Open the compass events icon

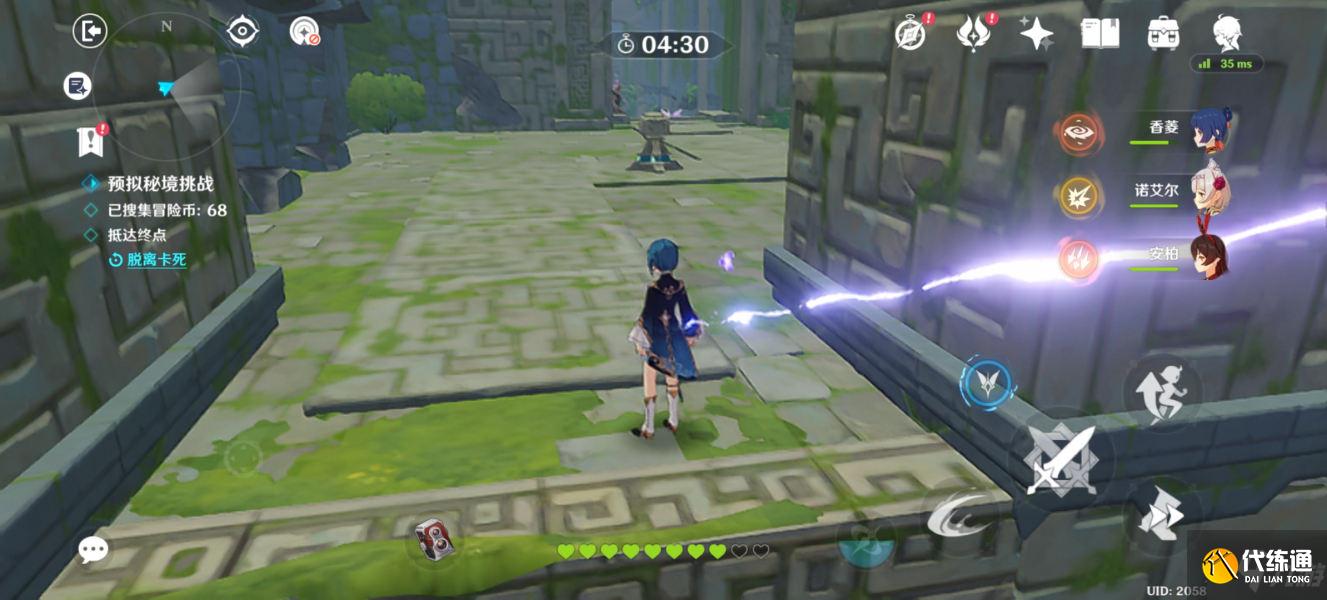pyautogui.click(x=910, y=34)
